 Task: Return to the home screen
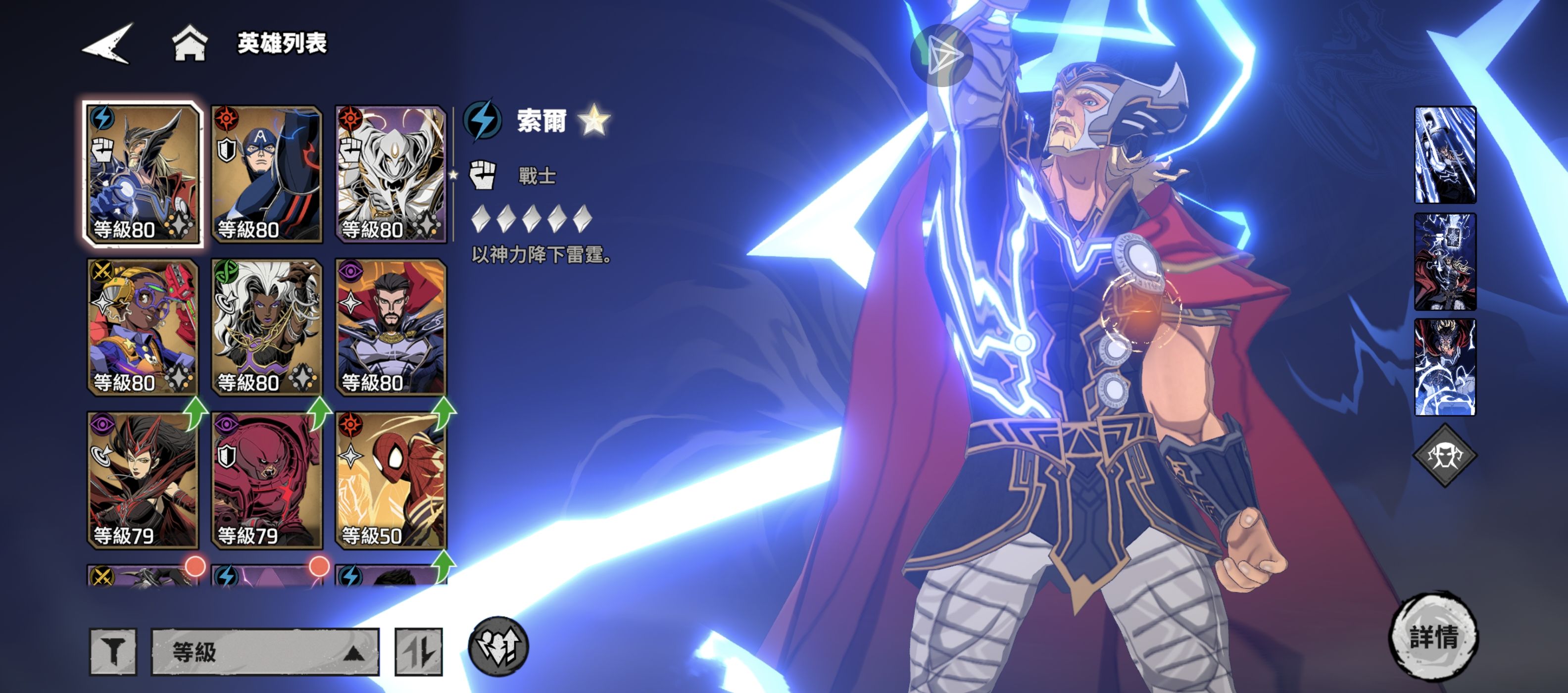pos(190,43)
